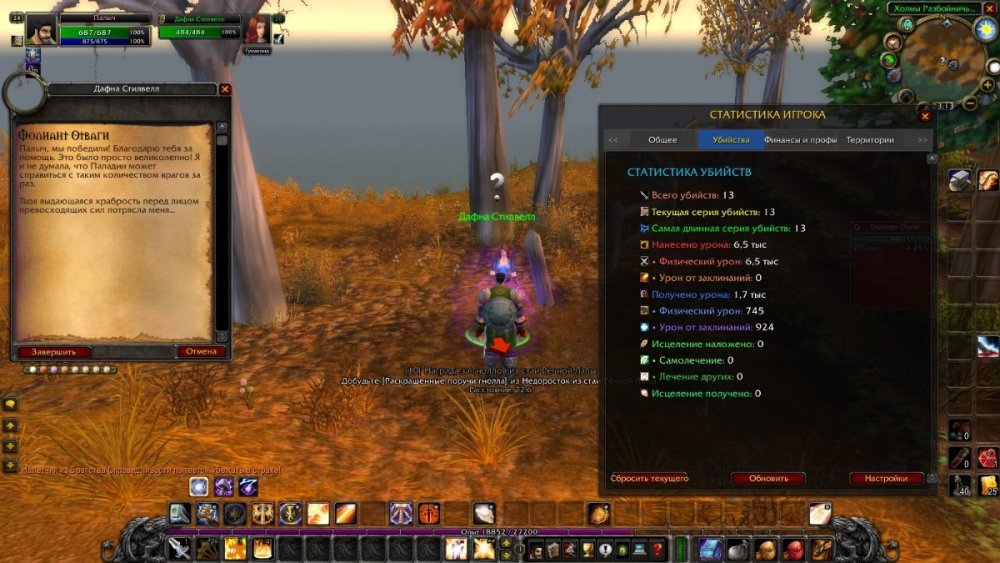
Task: Click the player portrait Палыч
Action: [x=40, y=30]
